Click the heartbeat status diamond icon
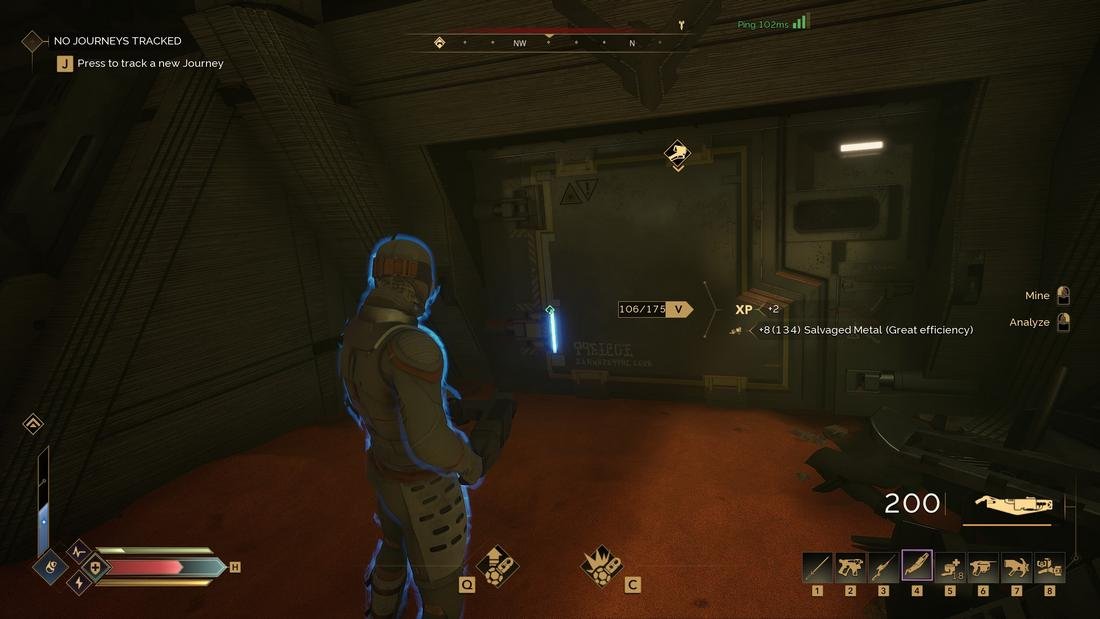1100x619 pixels. pyautogui.click(x=79, y=551)
